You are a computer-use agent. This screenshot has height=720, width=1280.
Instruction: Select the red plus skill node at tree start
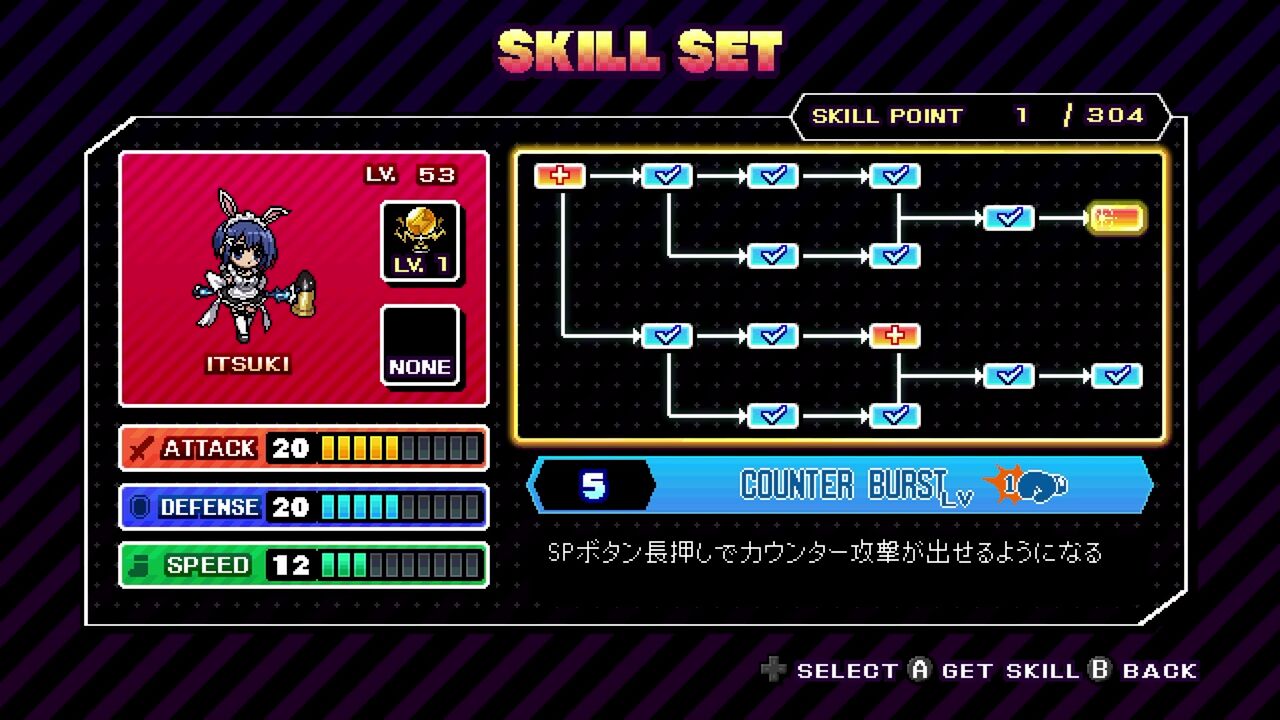559,175
